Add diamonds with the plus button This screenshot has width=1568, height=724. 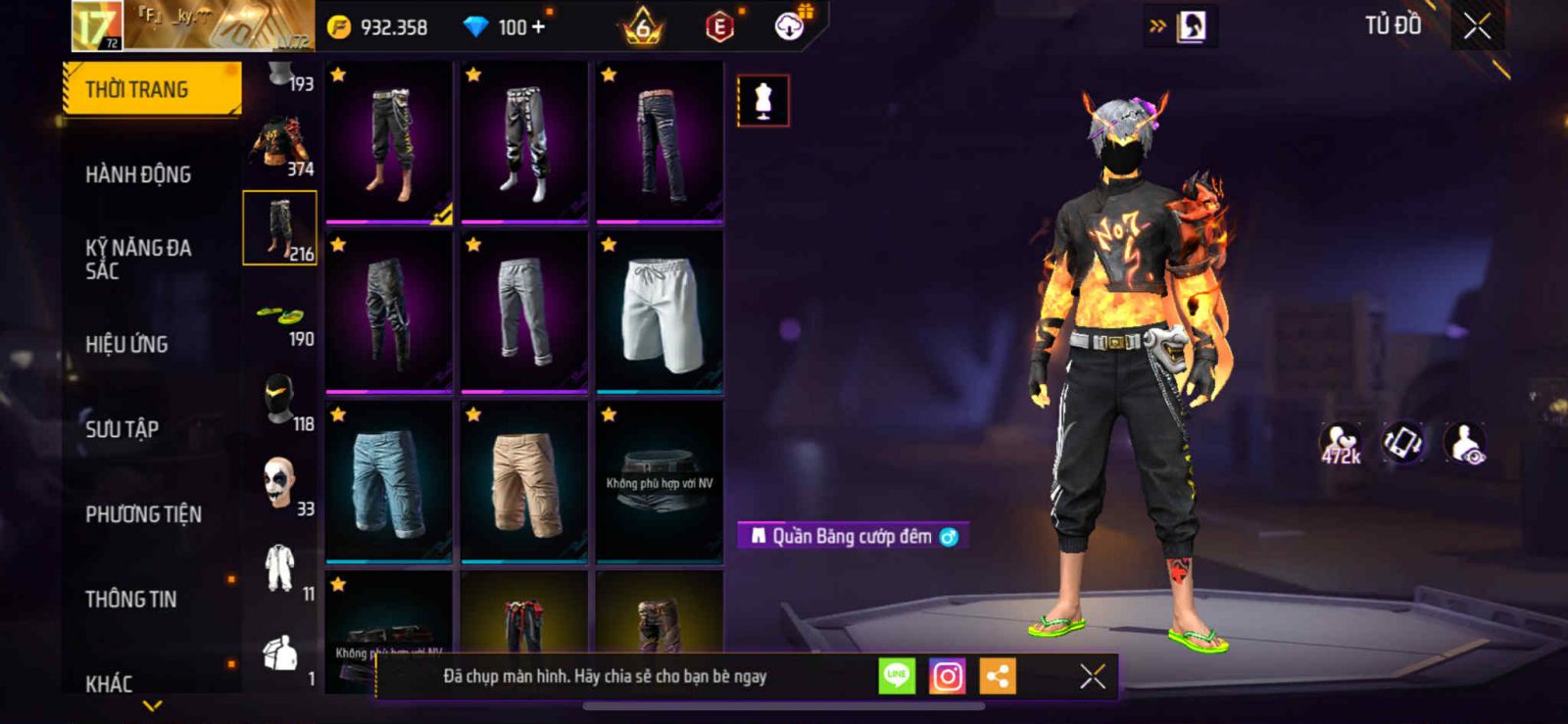[x=538, y=26]
